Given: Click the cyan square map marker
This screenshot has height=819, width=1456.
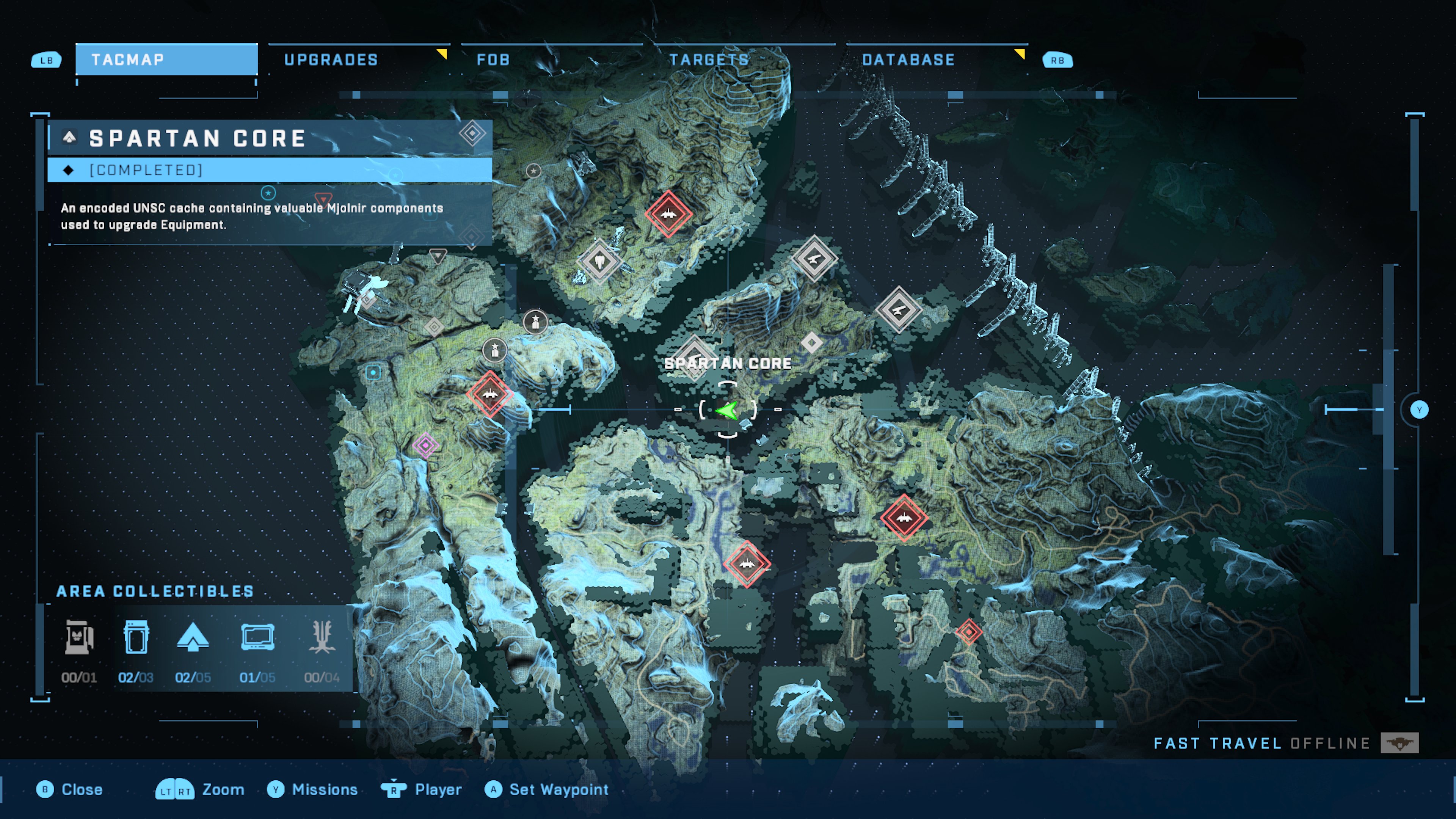Looking at the screenshot, I should [373, 372].
